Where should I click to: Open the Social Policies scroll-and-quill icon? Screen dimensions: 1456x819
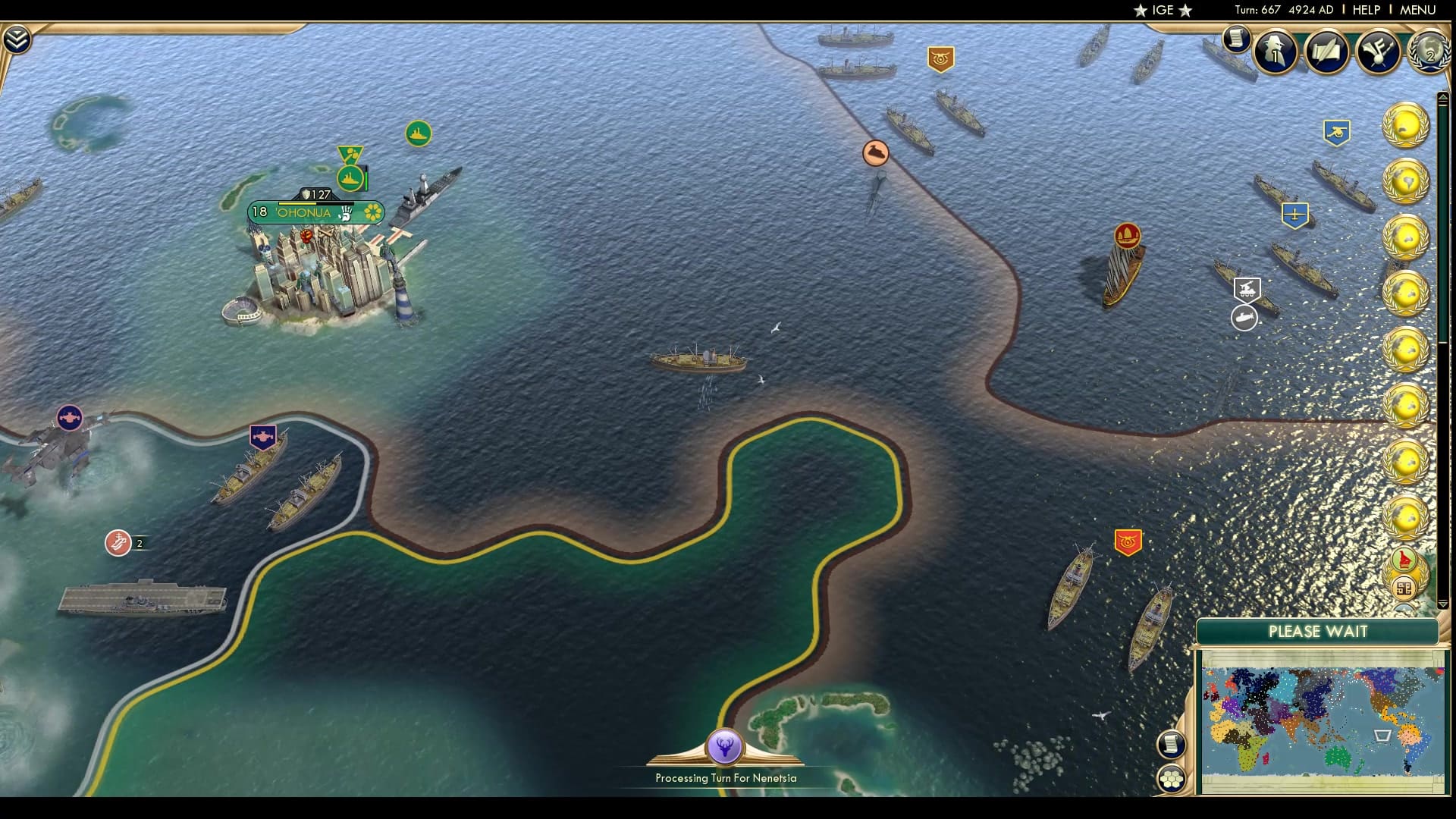pyautogui.click(x=1326, y=54)
